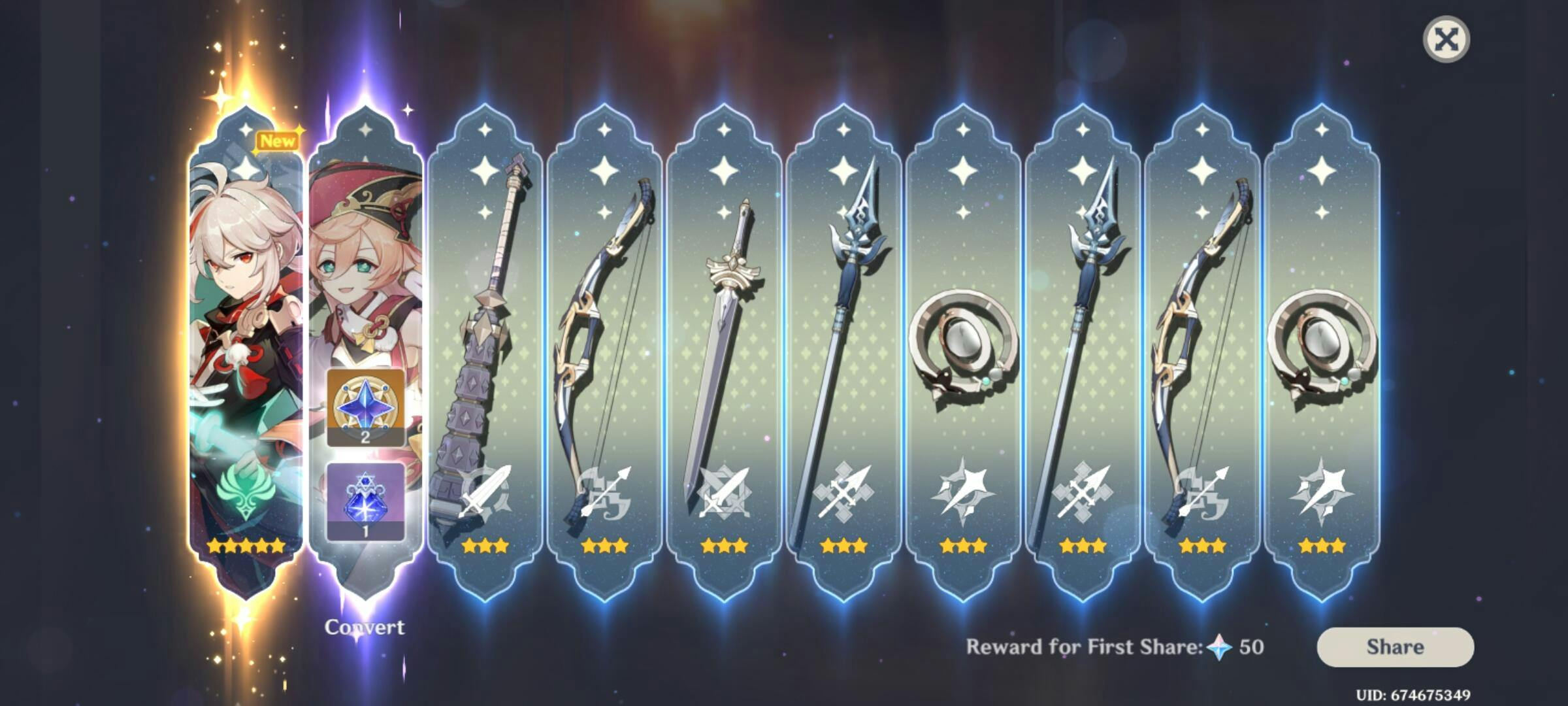This screenshot has height=706, width=1568.
Task: Choose the Debate Club claymore card
Action: [485, 353]
